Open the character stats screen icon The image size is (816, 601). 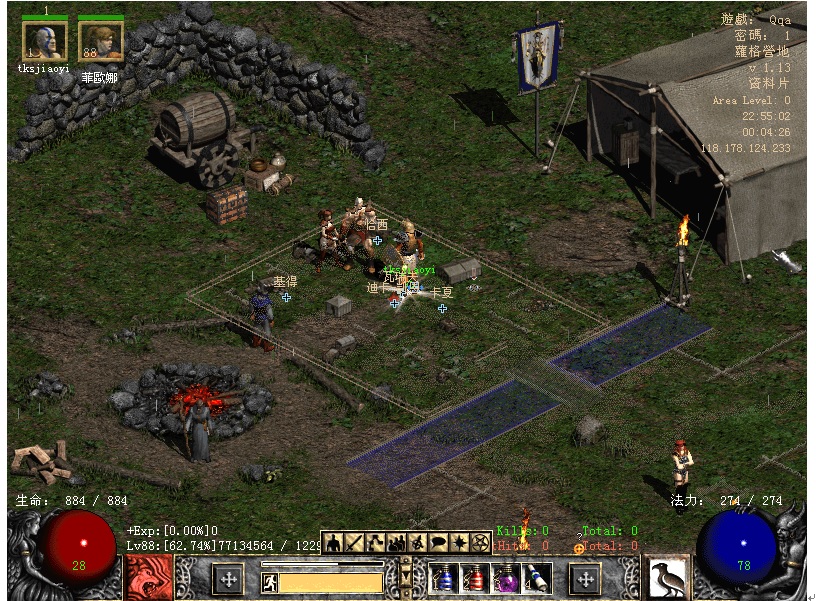pos(332,543)
